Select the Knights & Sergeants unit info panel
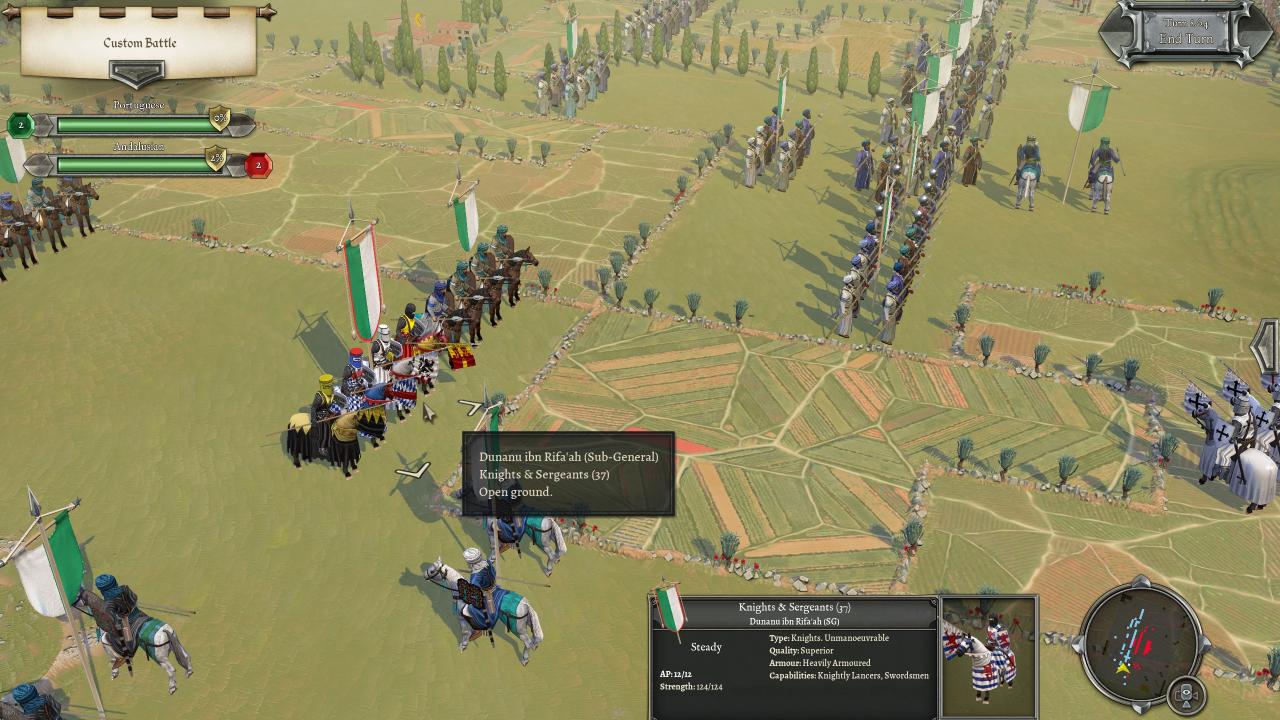The height and width of the screenshot is (720, 1280). click(793, 656)
